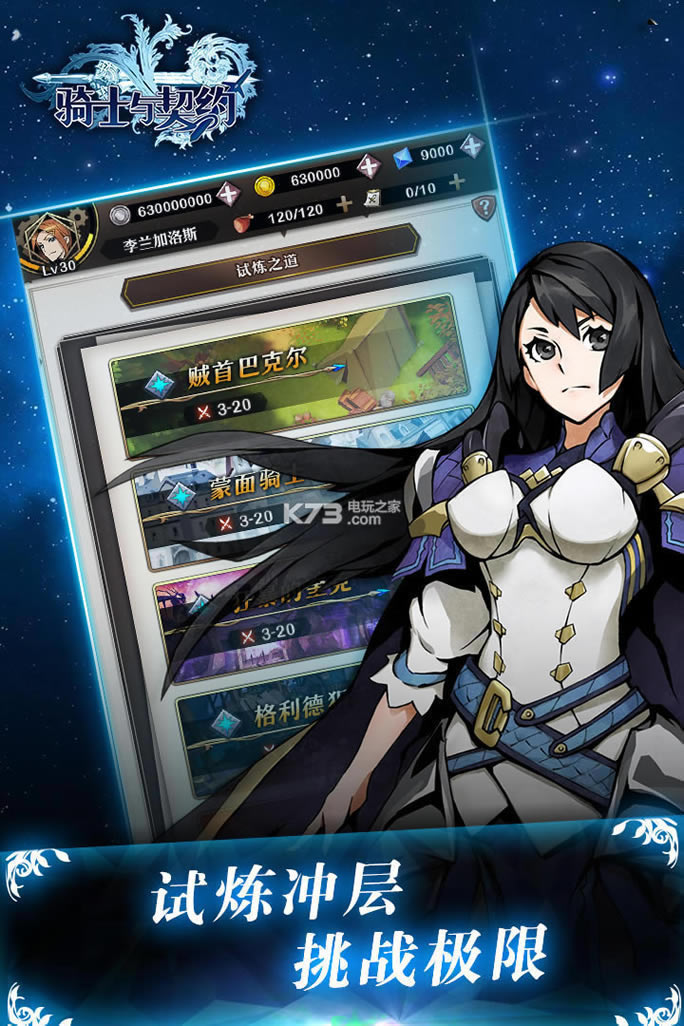The width and height of the screenshot is (684, 1026).
Task: Open the question mark help button
Action: point(484,208)
